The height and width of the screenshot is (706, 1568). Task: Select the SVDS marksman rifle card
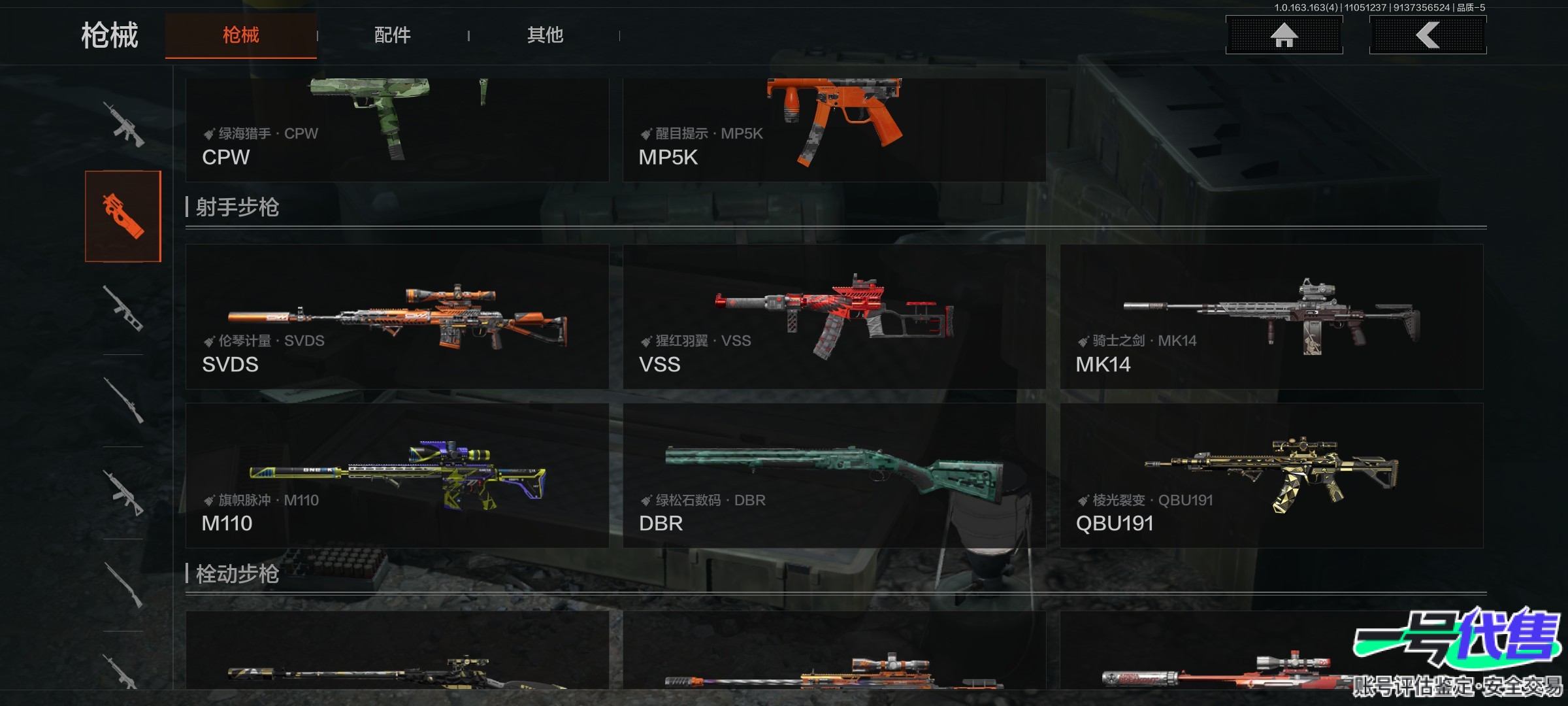tap(397, 317)
